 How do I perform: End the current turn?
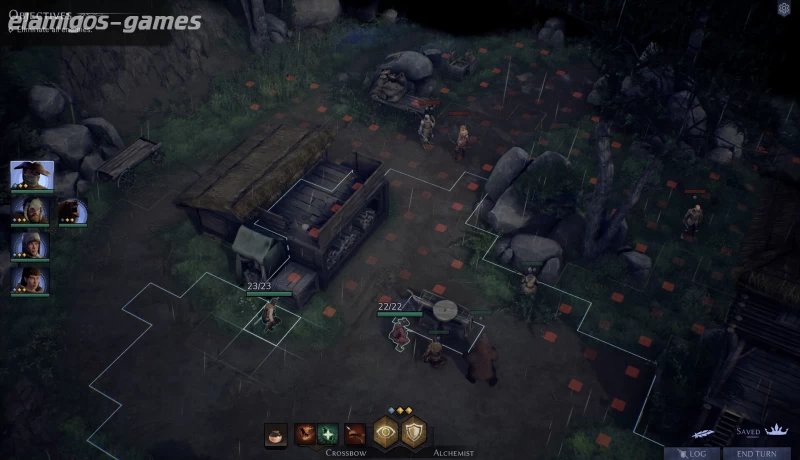click(756, 453)
